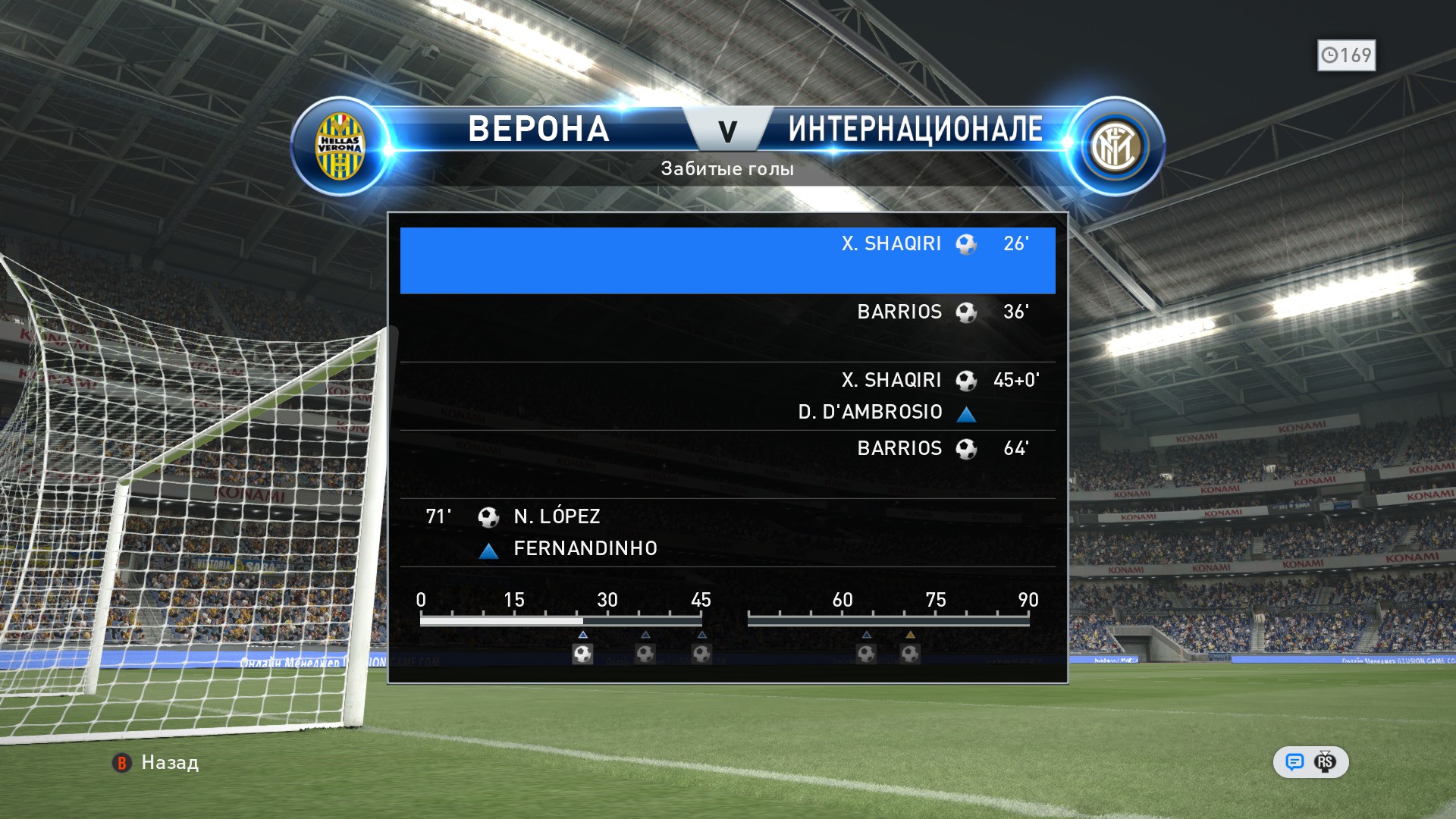Select Barrios' 64' goal row
The image size is (1456, 819).
727,463
